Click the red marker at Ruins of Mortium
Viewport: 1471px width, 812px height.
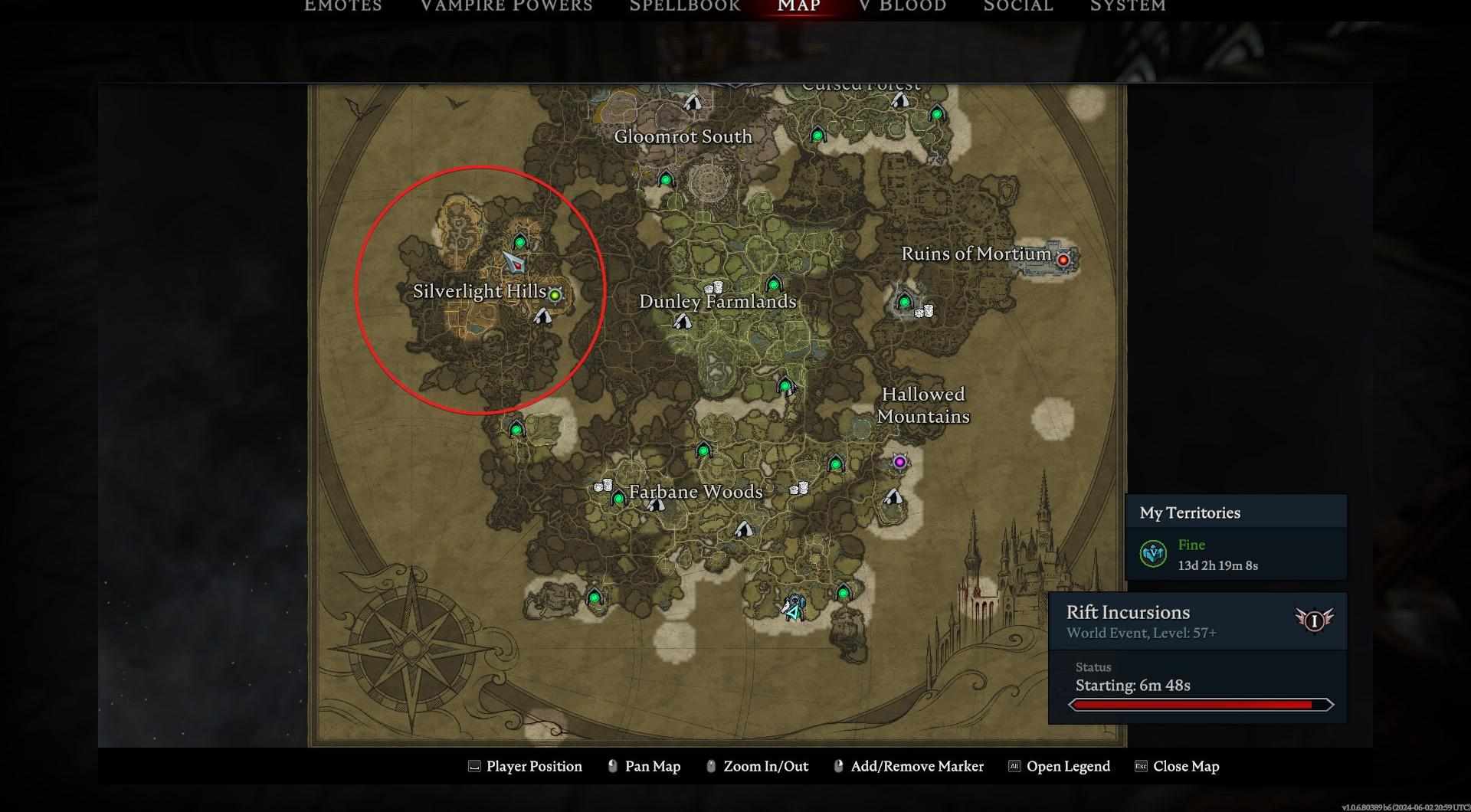1063,260
